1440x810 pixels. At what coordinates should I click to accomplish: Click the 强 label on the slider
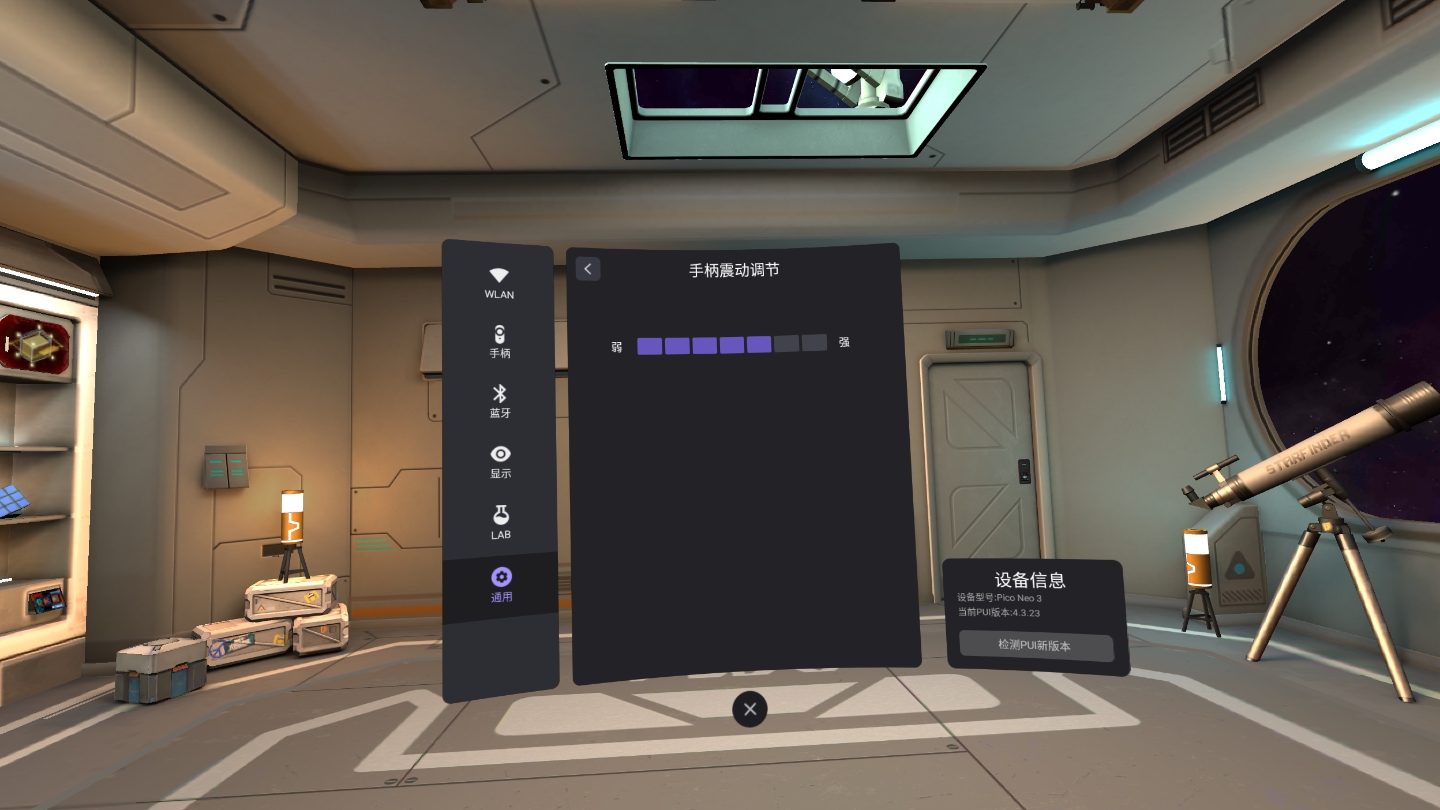[843, 344]
